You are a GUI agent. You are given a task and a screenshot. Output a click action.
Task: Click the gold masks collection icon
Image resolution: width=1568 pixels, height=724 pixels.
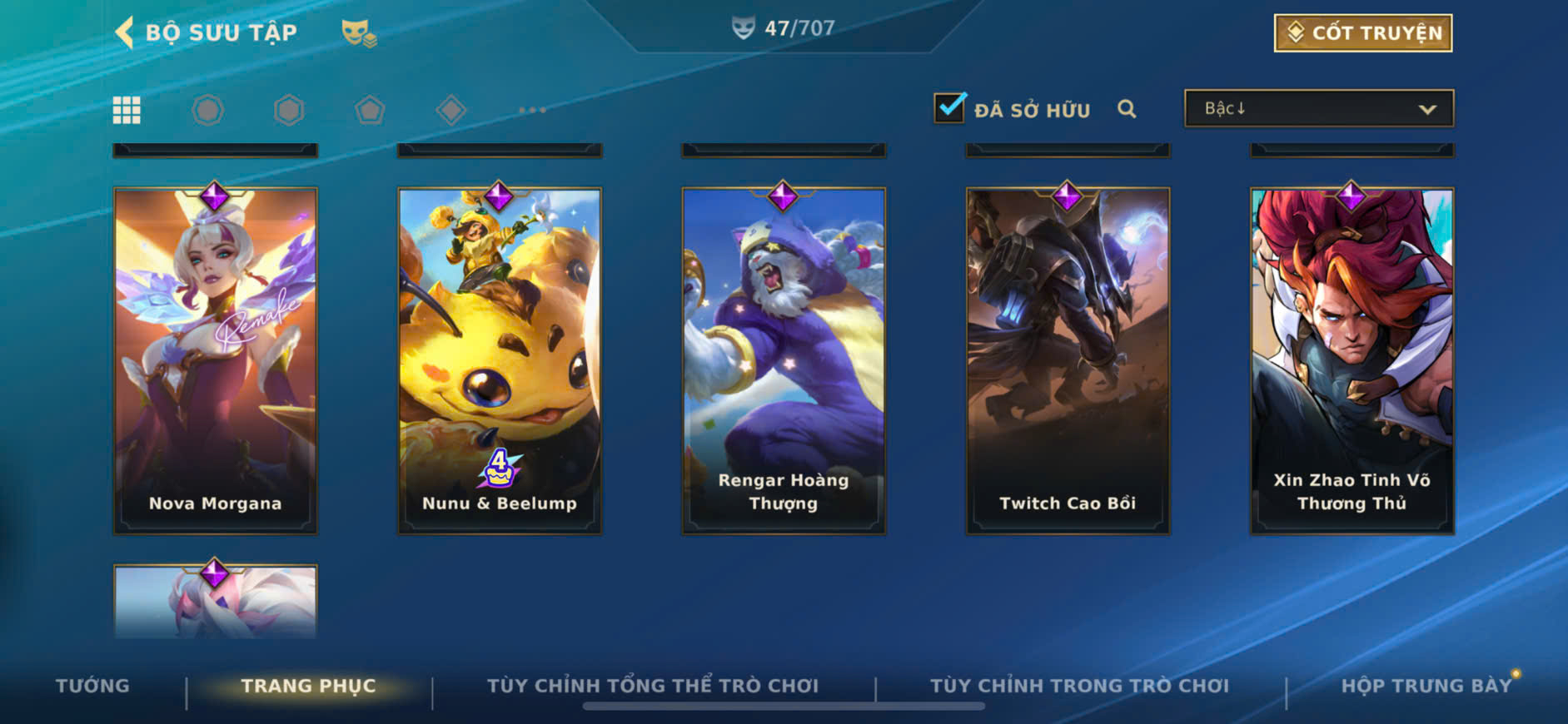(x=359, y=33)
